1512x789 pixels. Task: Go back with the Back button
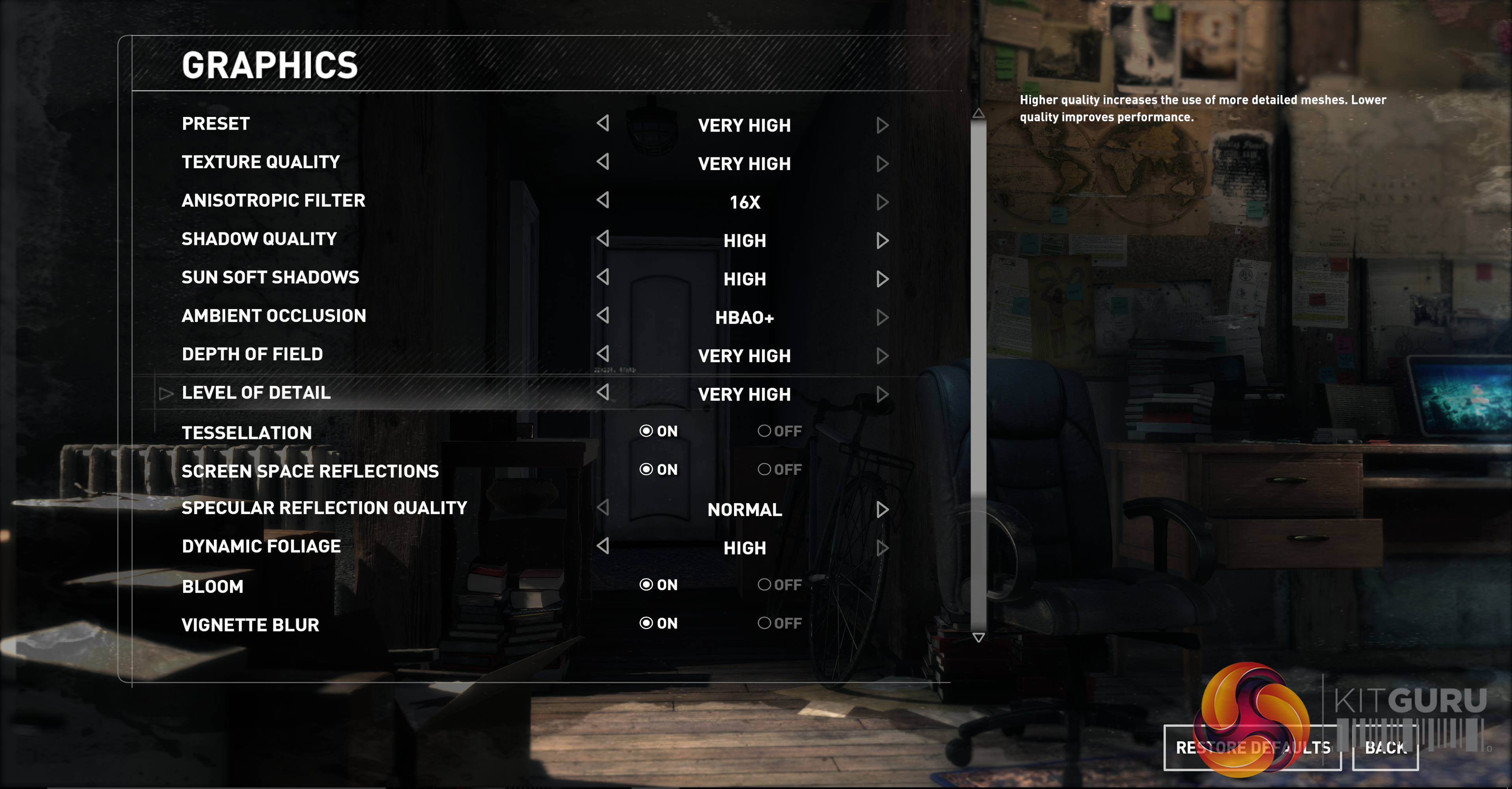pyautogui.click(x=1385, y=747)
